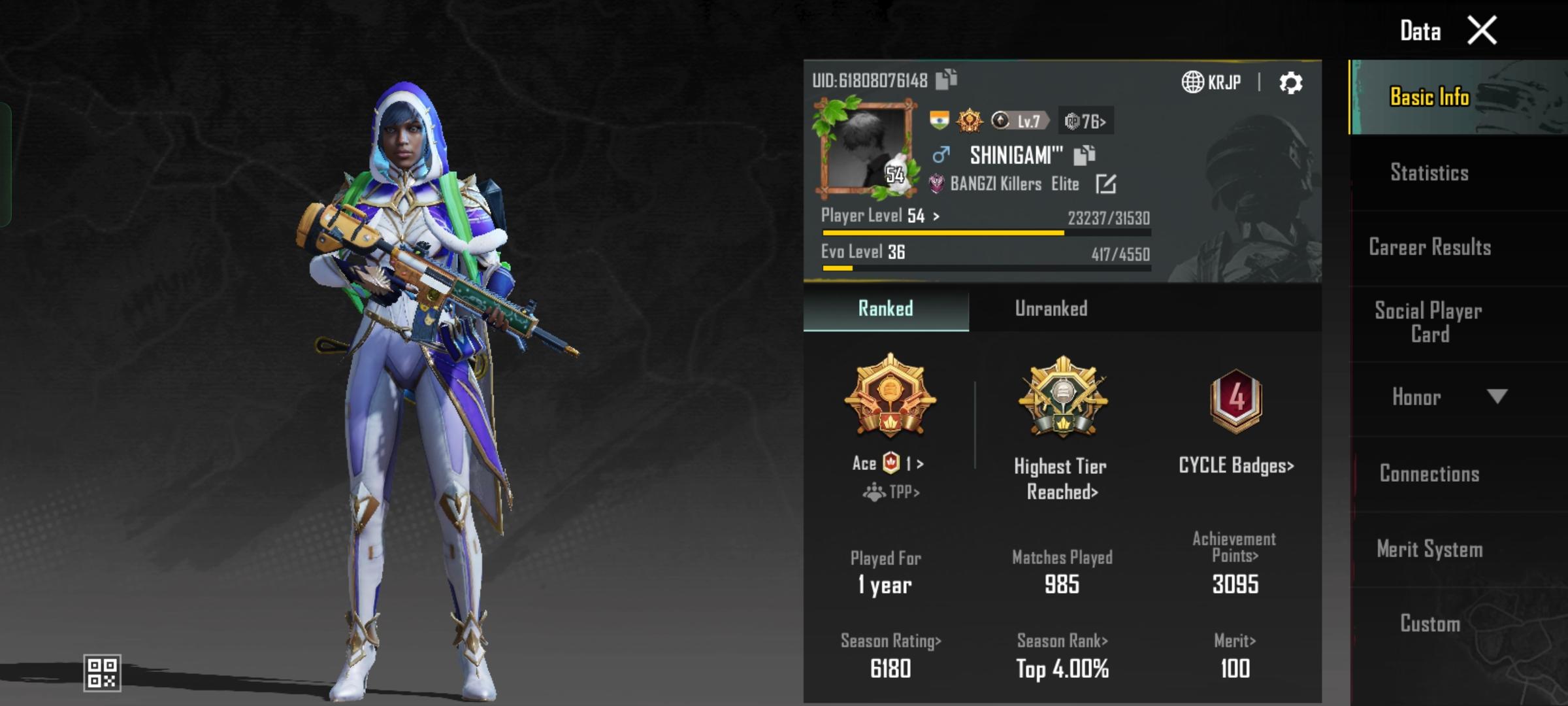Close the Data panel
Image resolution: width=1568 pixels, height=706 pixels.
coord(1481,31)
